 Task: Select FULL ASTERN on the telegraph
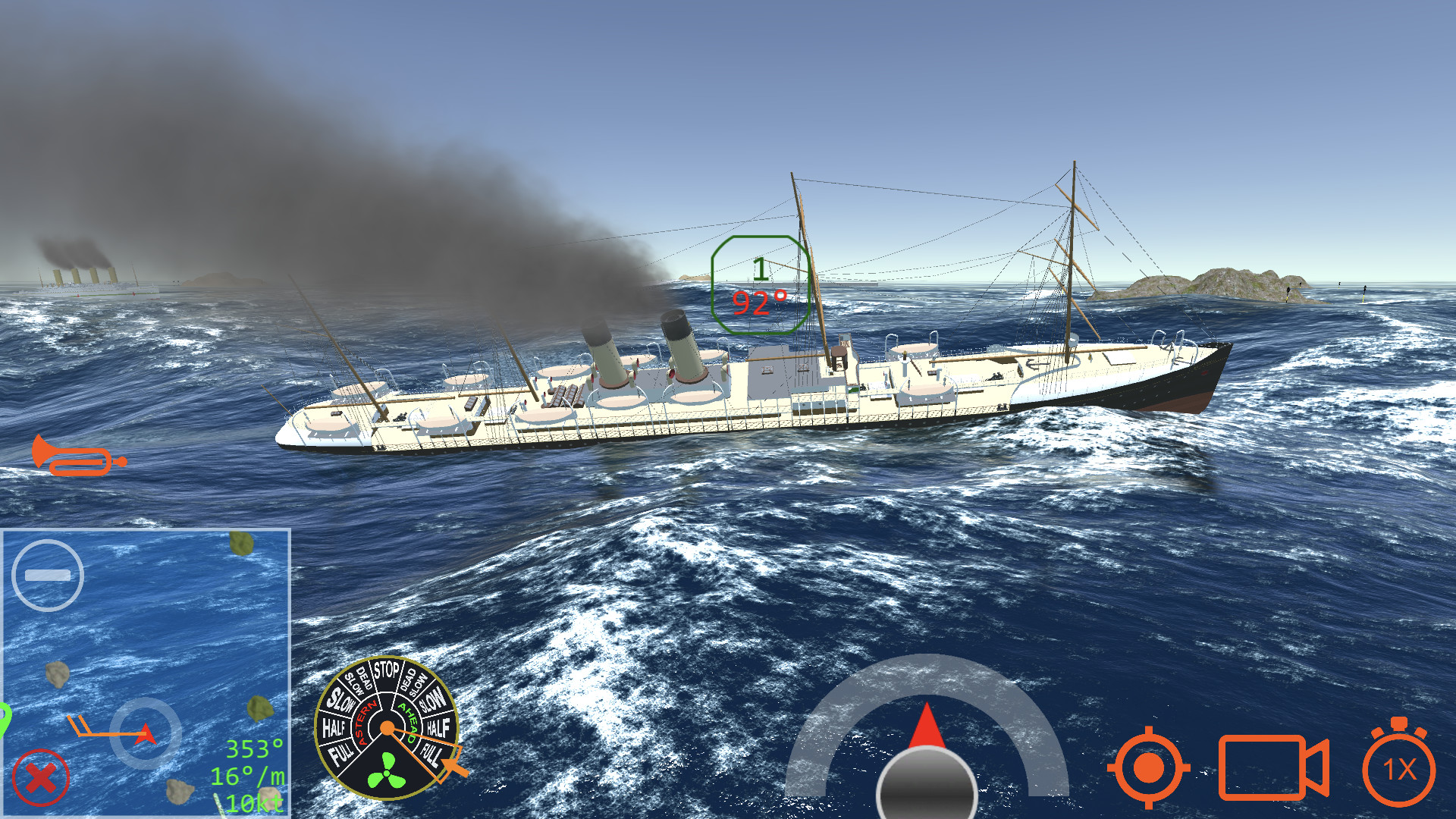click(341, 751)
